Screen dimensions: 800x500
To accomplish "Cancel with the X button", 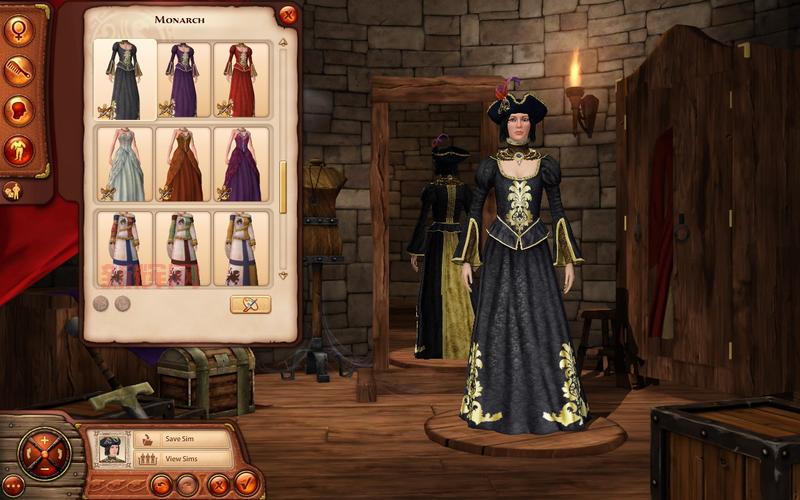I will (x=218, y=485).
